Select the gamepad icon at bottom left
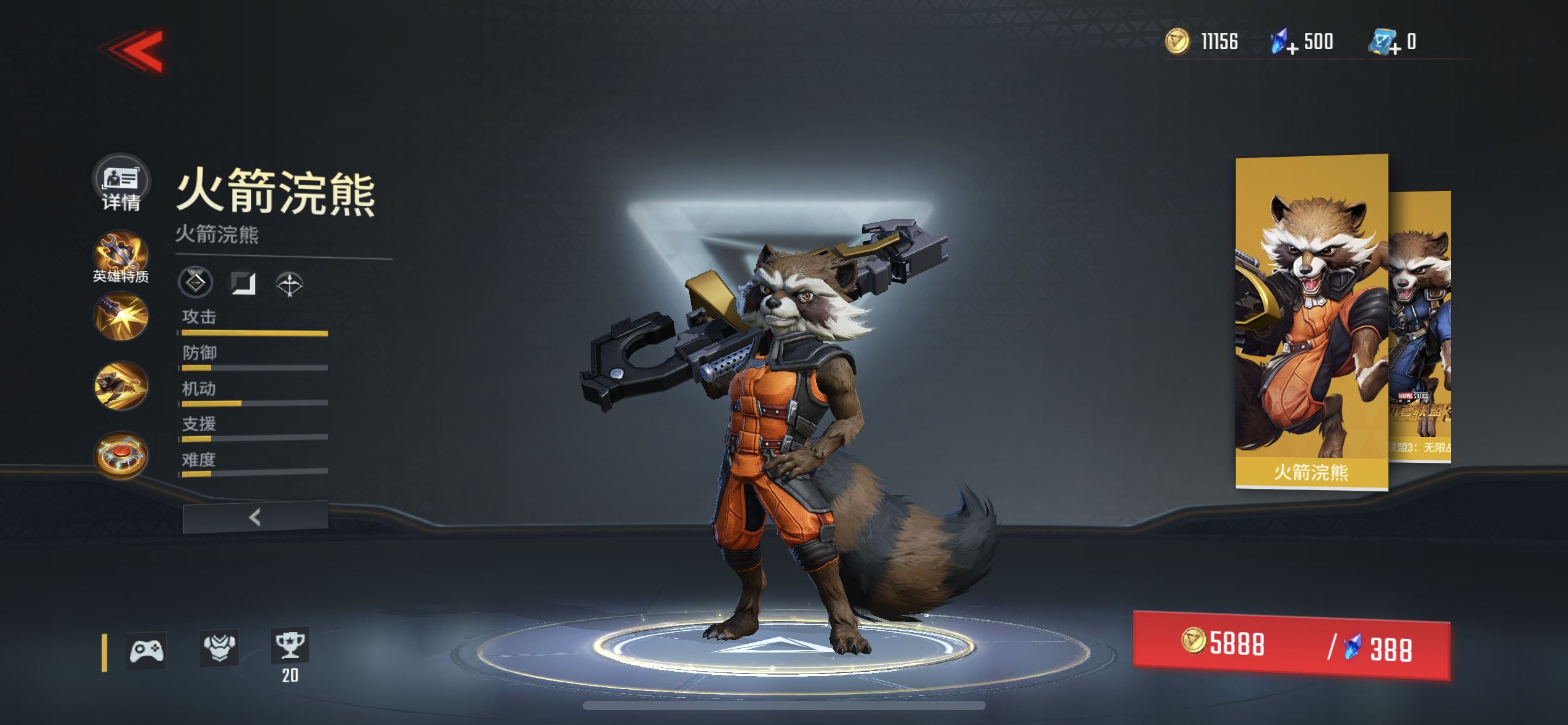 [x=147, y=651]
